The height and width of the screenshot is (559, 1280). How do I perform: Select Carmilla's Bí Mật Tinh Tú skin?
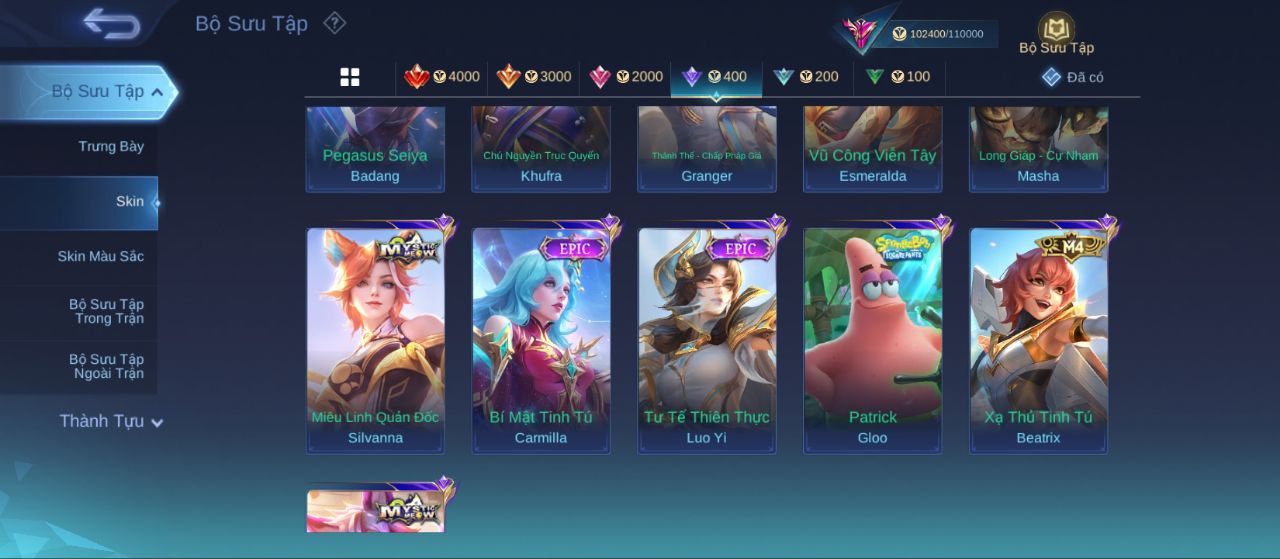(x=541, y=340)
